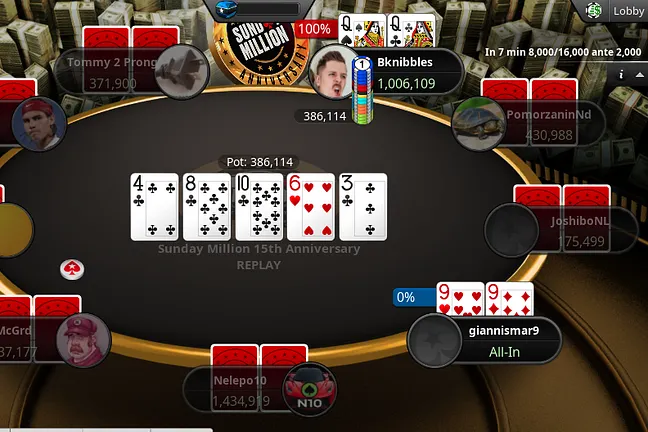648x432 pixels.
Task: Collapse the info panel with the up arrow
Action: [x=639, y=74]
